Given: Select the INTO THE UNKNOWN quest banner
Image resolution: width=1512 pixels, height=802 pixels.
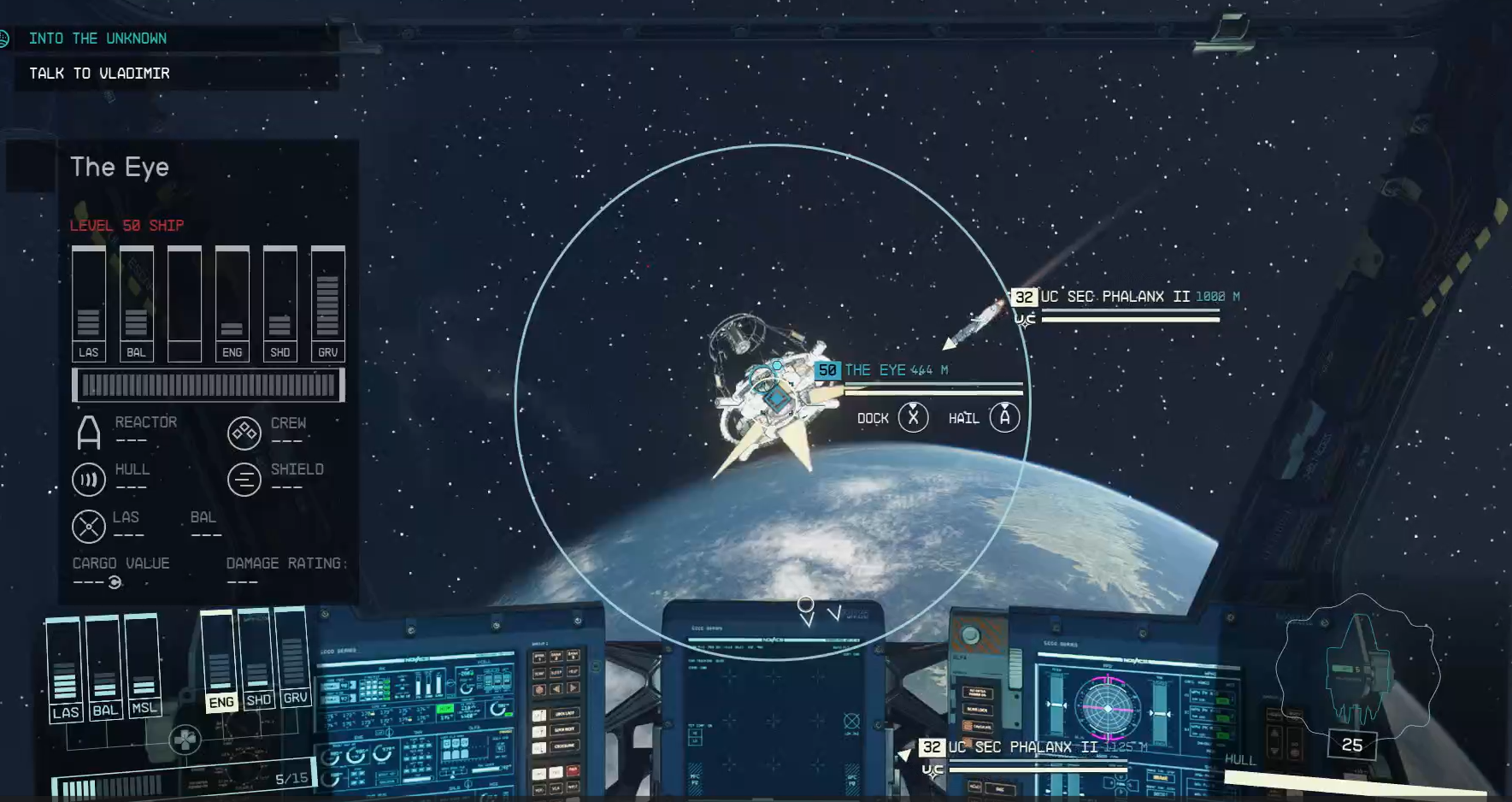Looking at the screenshot, I should click(98, 38).
